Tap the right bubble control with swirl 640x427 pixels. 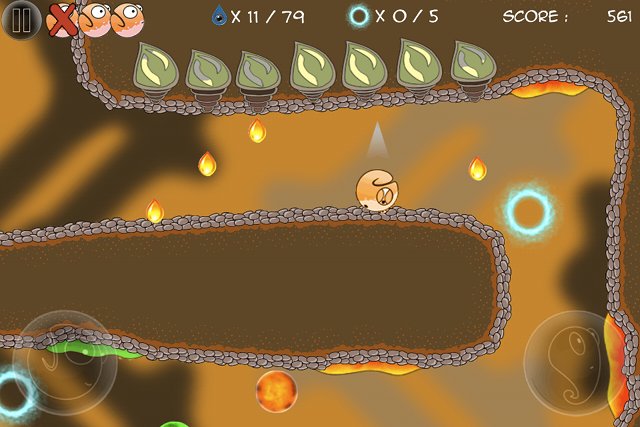[574, 362]
